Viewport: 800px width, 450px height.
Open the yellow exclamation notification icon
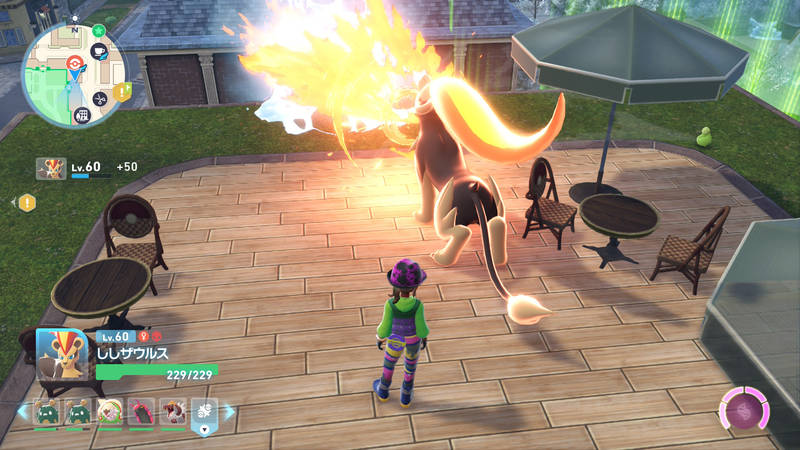point(27,202)
